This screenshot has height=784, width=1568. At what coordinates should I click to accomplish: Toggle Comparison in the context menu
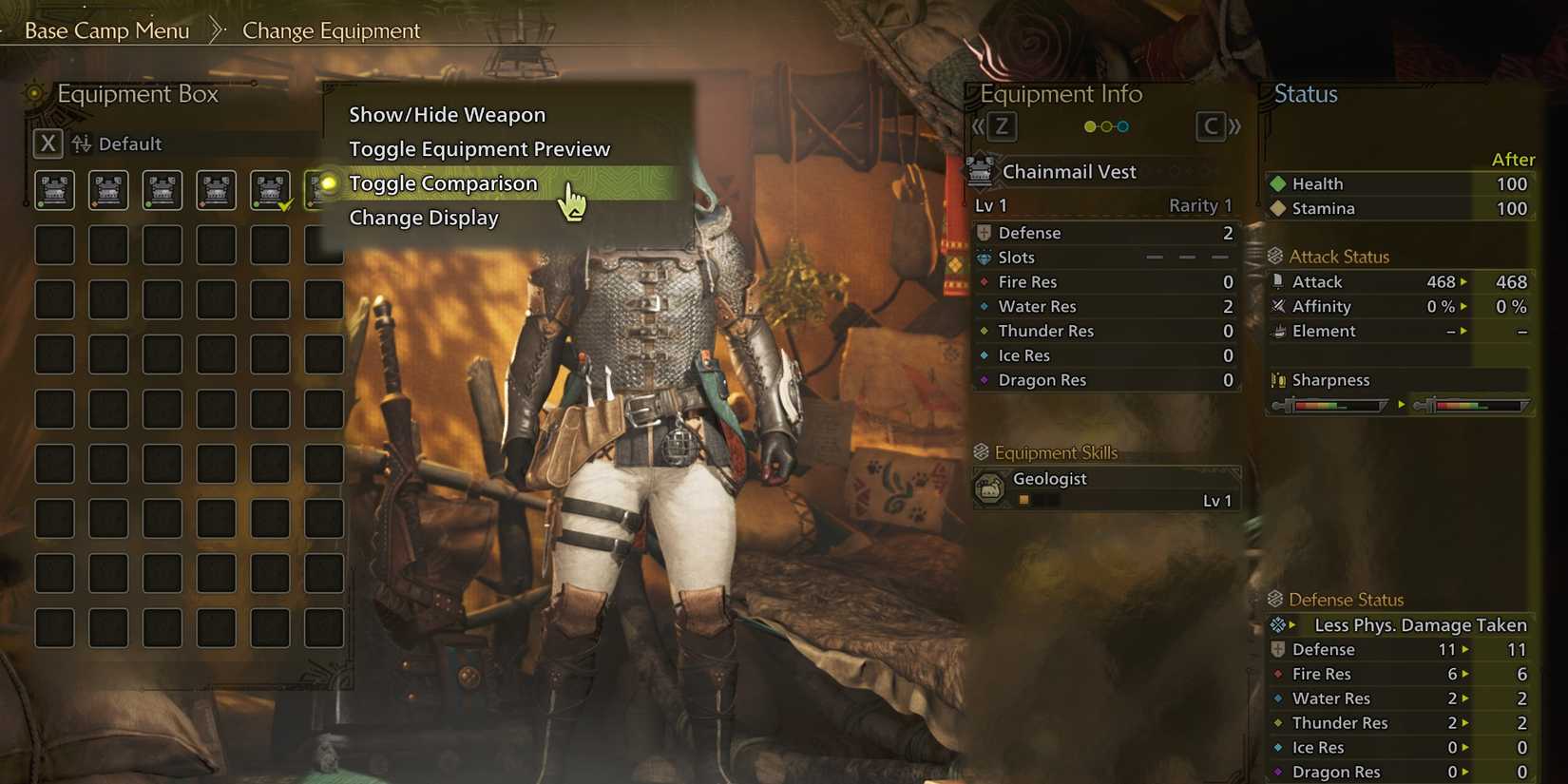coord(444,182)
